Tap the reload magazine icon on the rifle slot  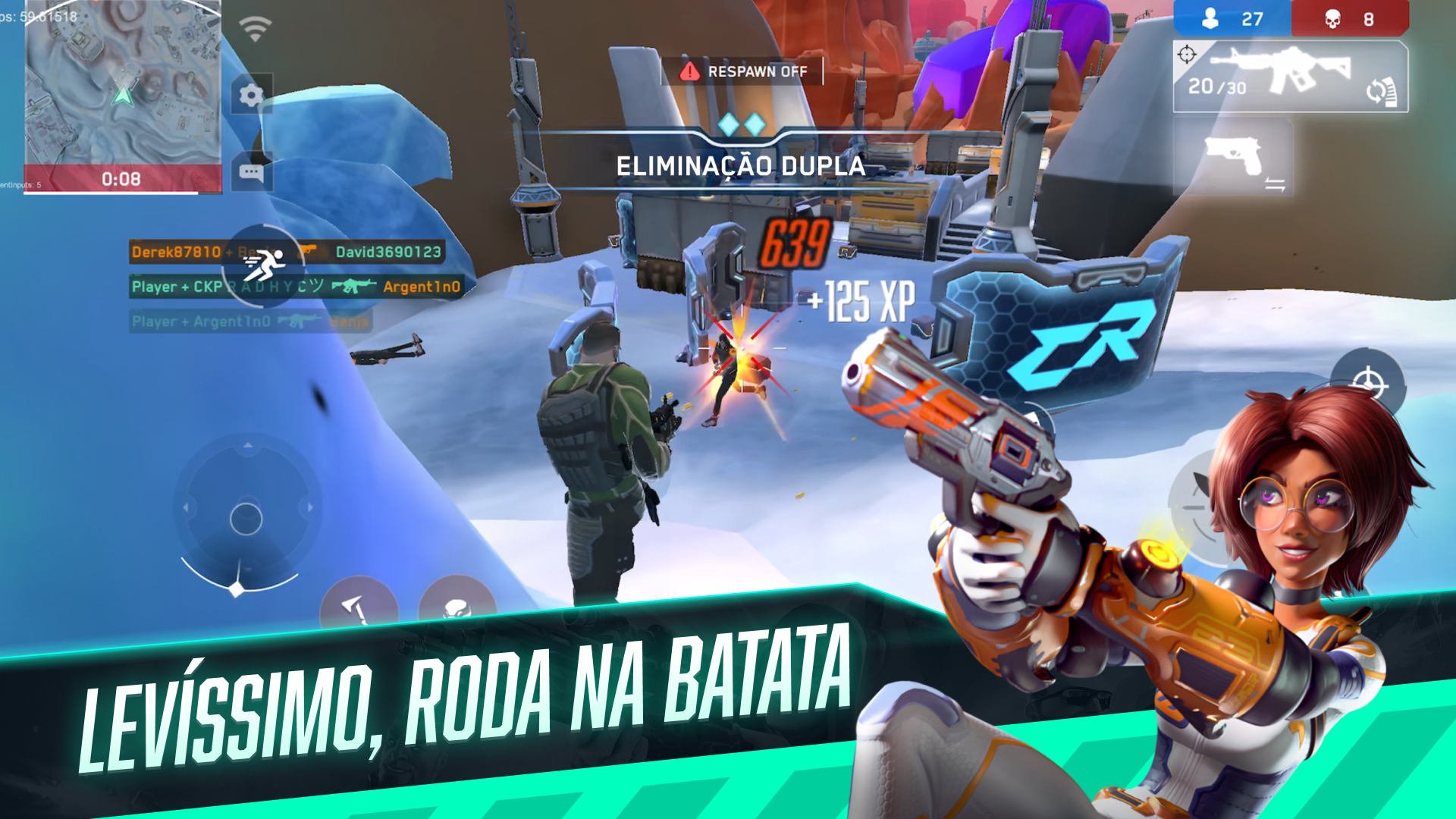coord(1382,90)
